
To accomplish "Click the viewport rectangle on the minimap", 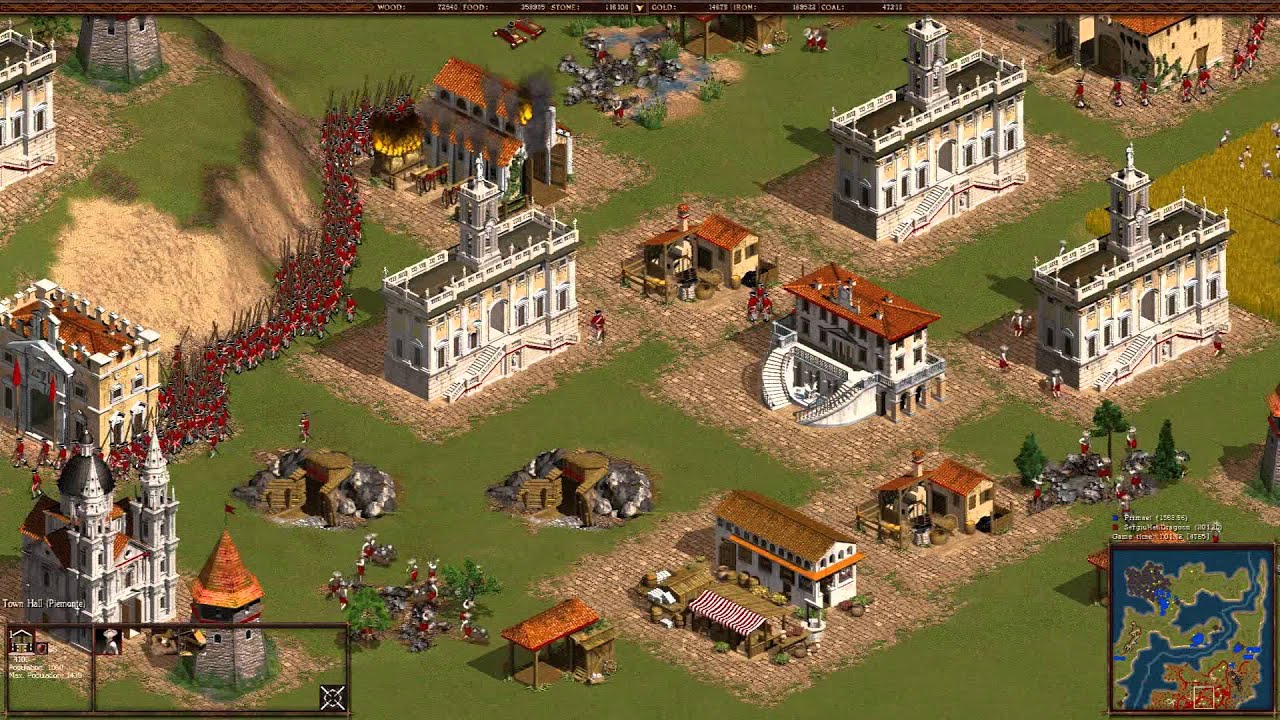I will tap(1203, 697).
